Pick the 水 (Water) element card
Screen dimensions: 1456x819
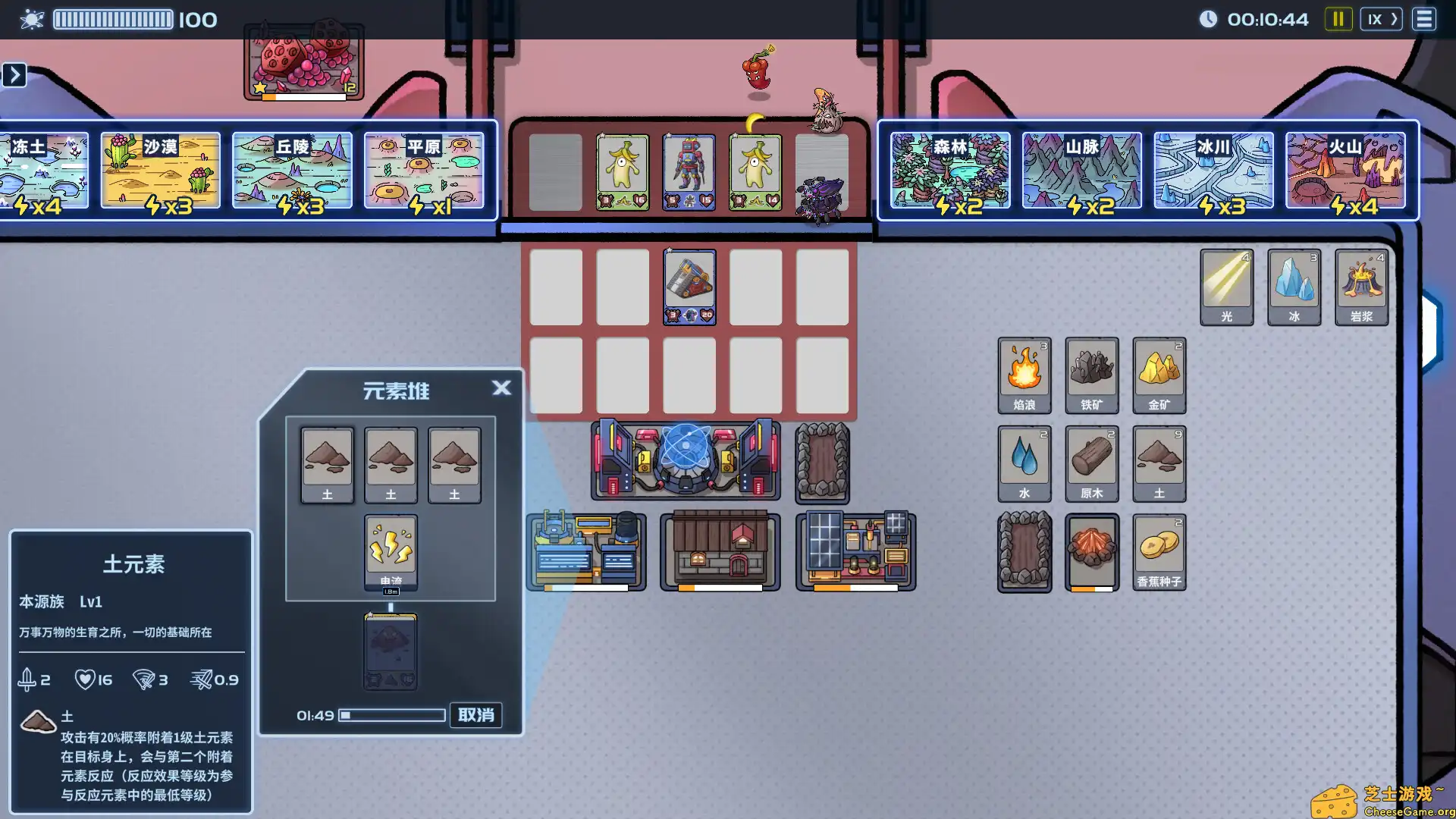1025,463
